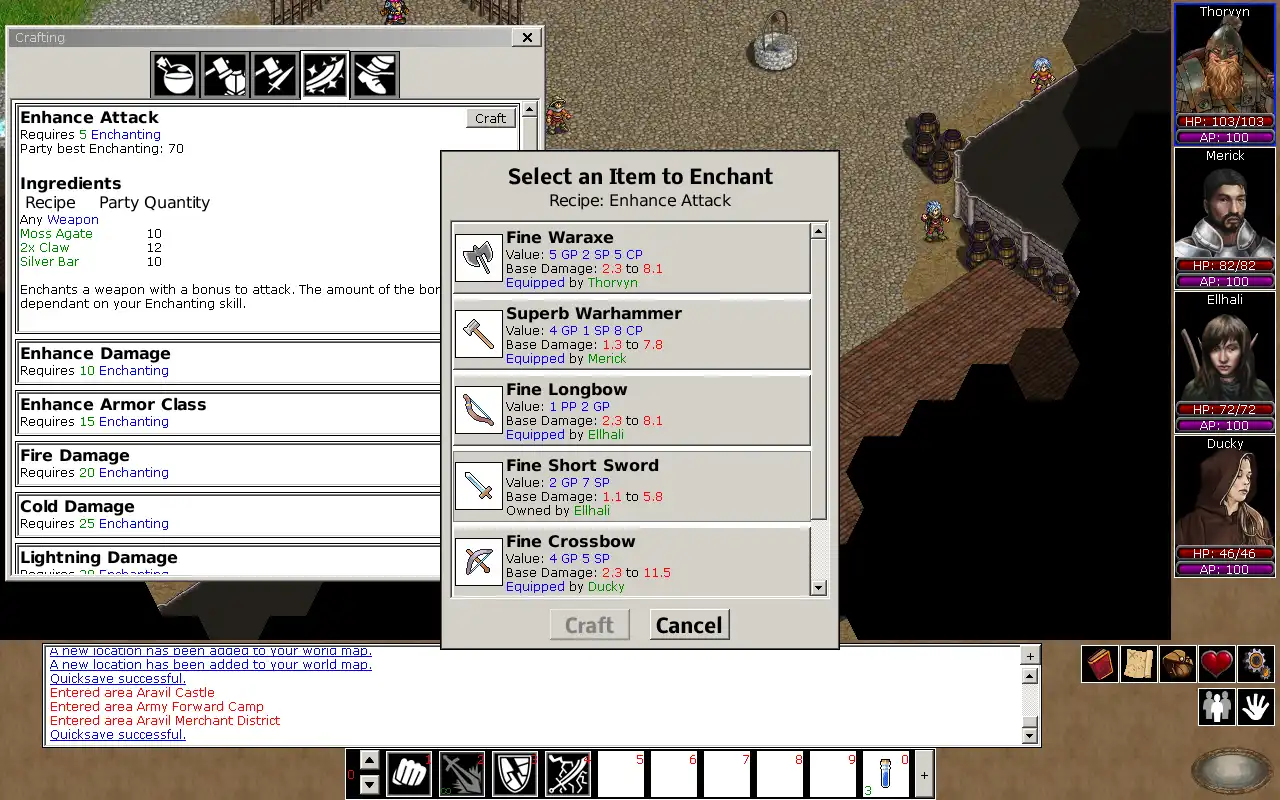Image resolution: width=1280 pixels, height=800 pixels.
Task: Select the Superb Warhammer item row
Action: (631, 335)
